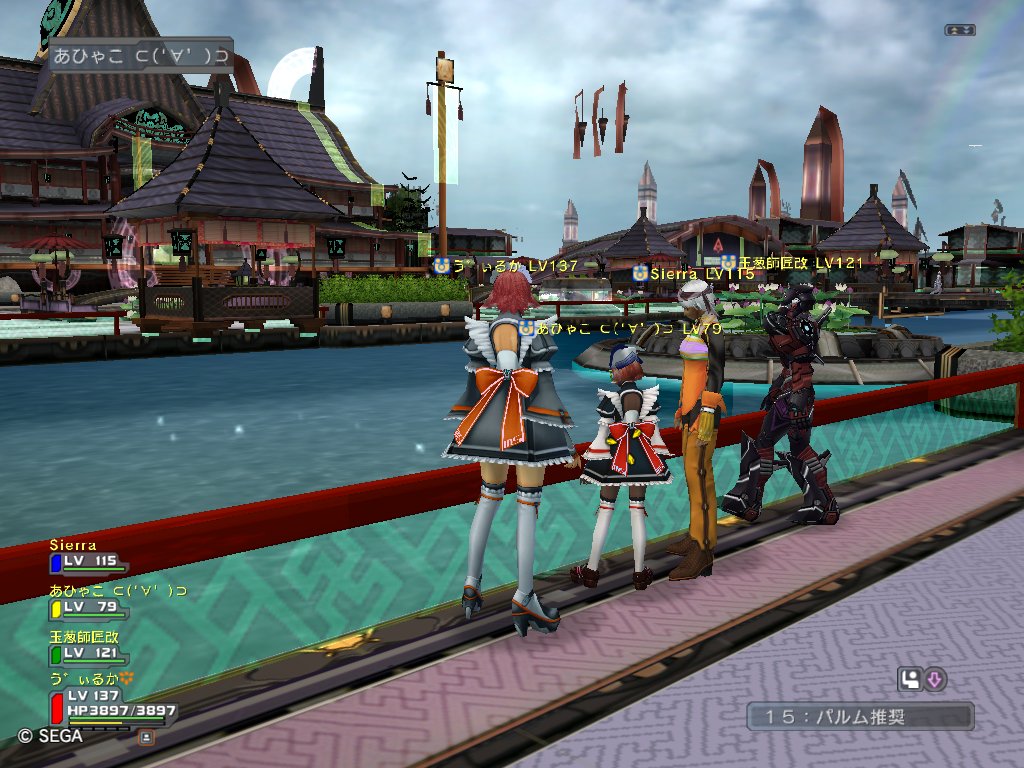Click the small gray indicator in top-right corner
The width and height of the screenshot is (1024, 768).
coord(959,30)
